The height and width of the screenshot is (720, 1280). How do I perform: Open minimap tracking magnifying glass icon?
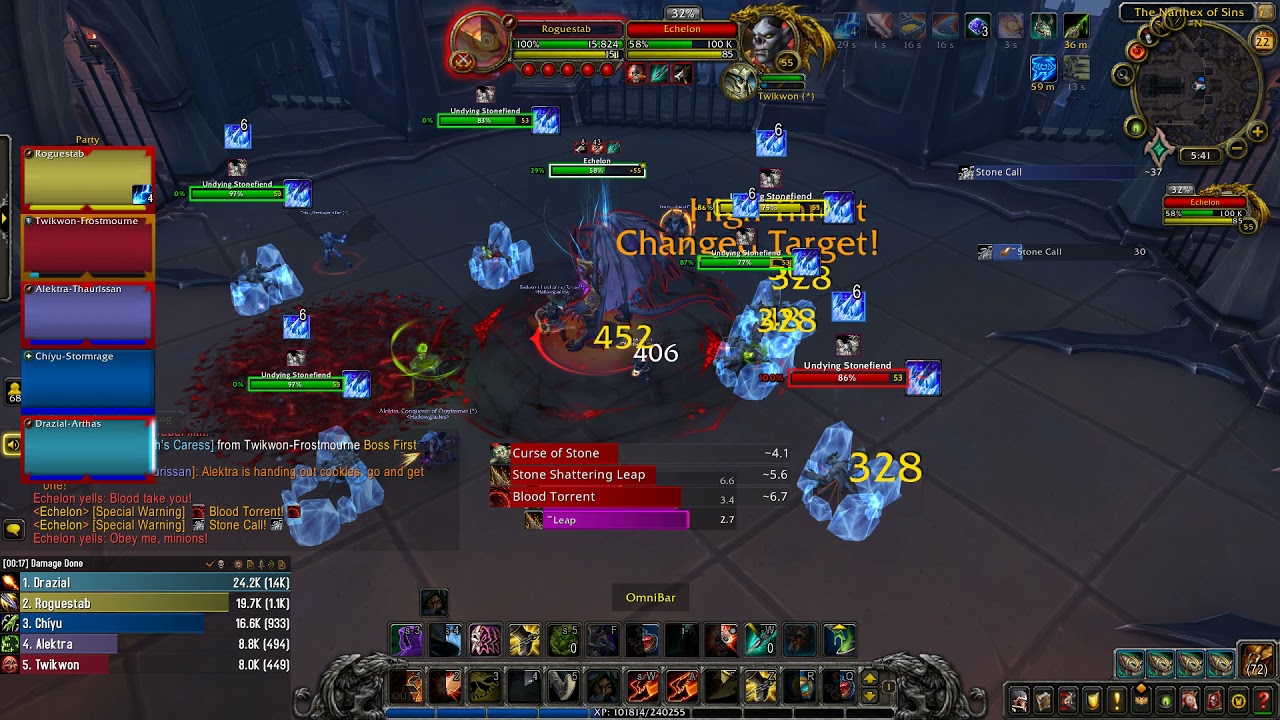(x=1123, y=74)
